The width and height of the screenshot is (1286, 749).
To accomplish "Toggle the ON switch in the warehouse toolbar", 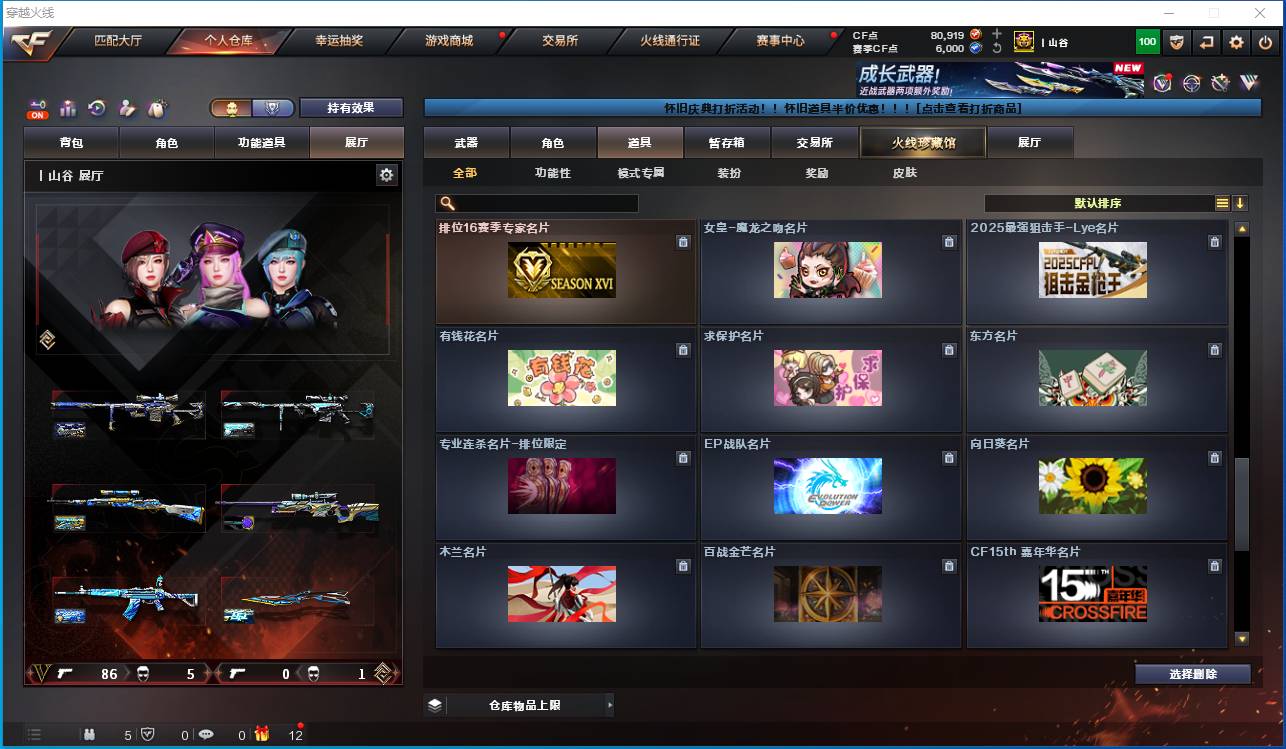I will 35,105.
